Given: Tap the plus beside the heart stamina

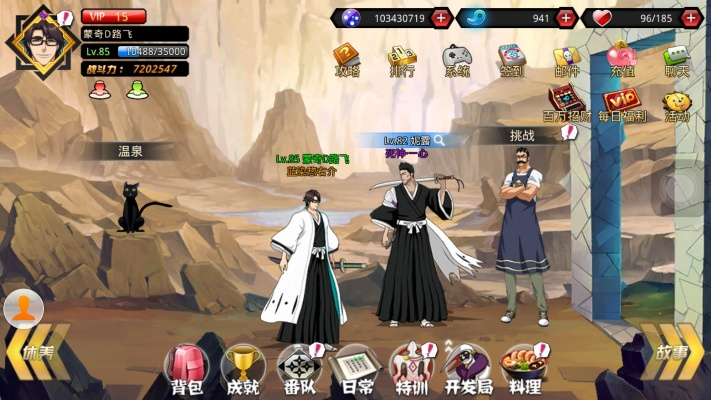Looking at the screenshot, I should pyautogui.click(x=691, y=18).
